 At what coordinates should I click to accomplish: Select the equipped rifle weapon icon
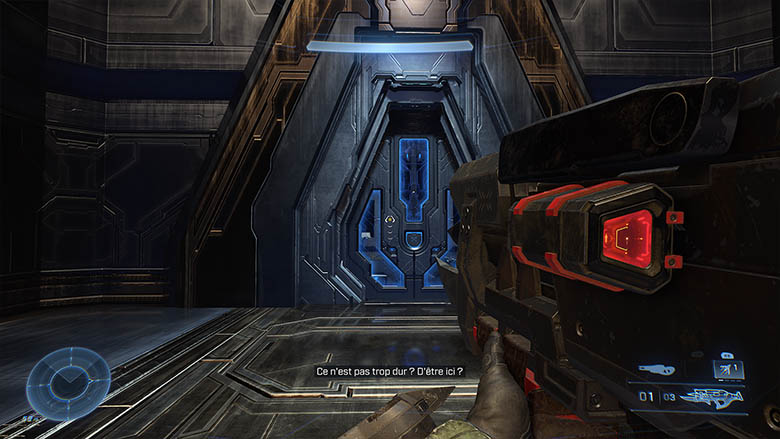(x=715, y=397)
